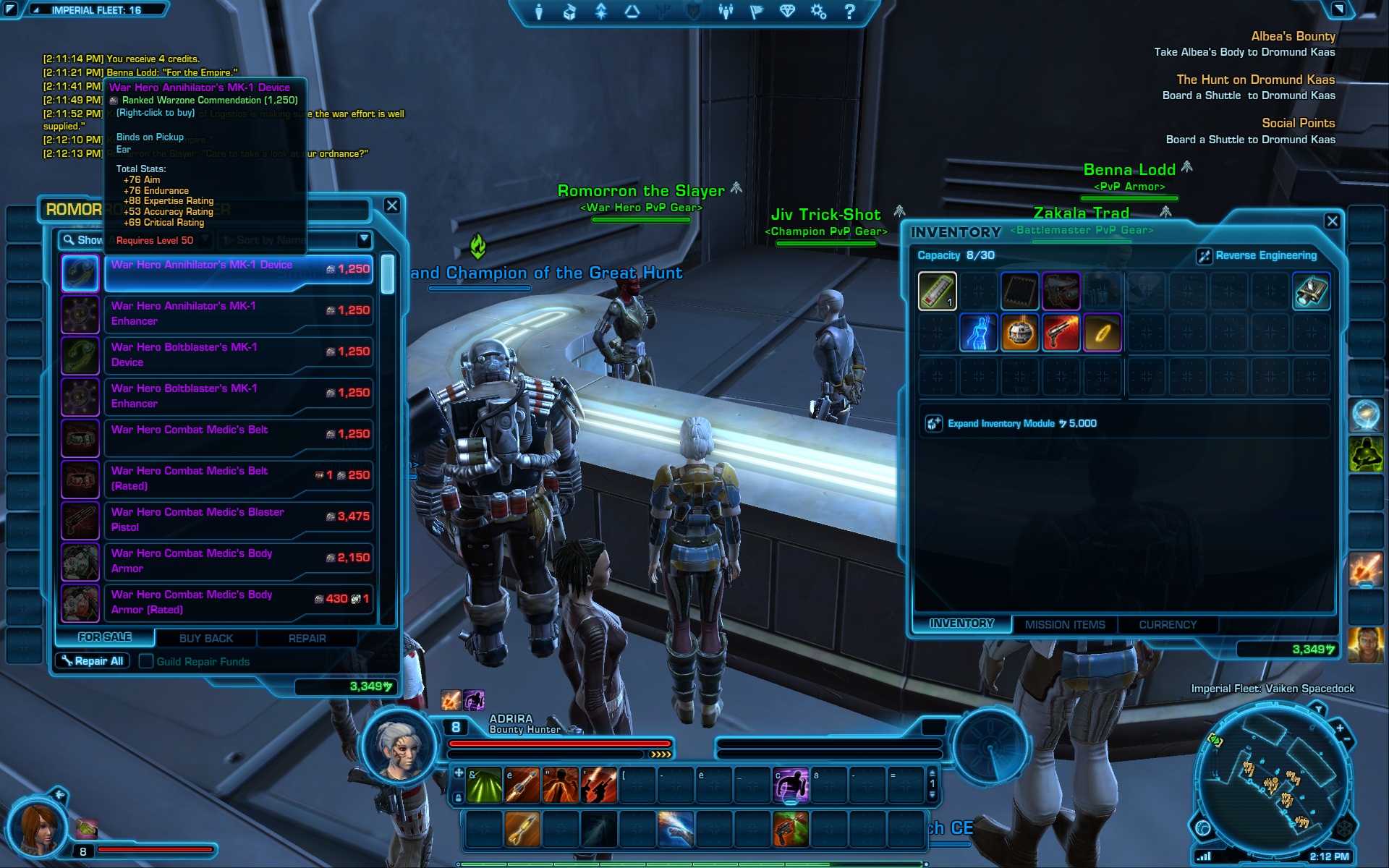The height and width of the screenshot is (868, 1389).
Task: Select the Albea's Bounty mission tracker
Action: [1293, 36]
